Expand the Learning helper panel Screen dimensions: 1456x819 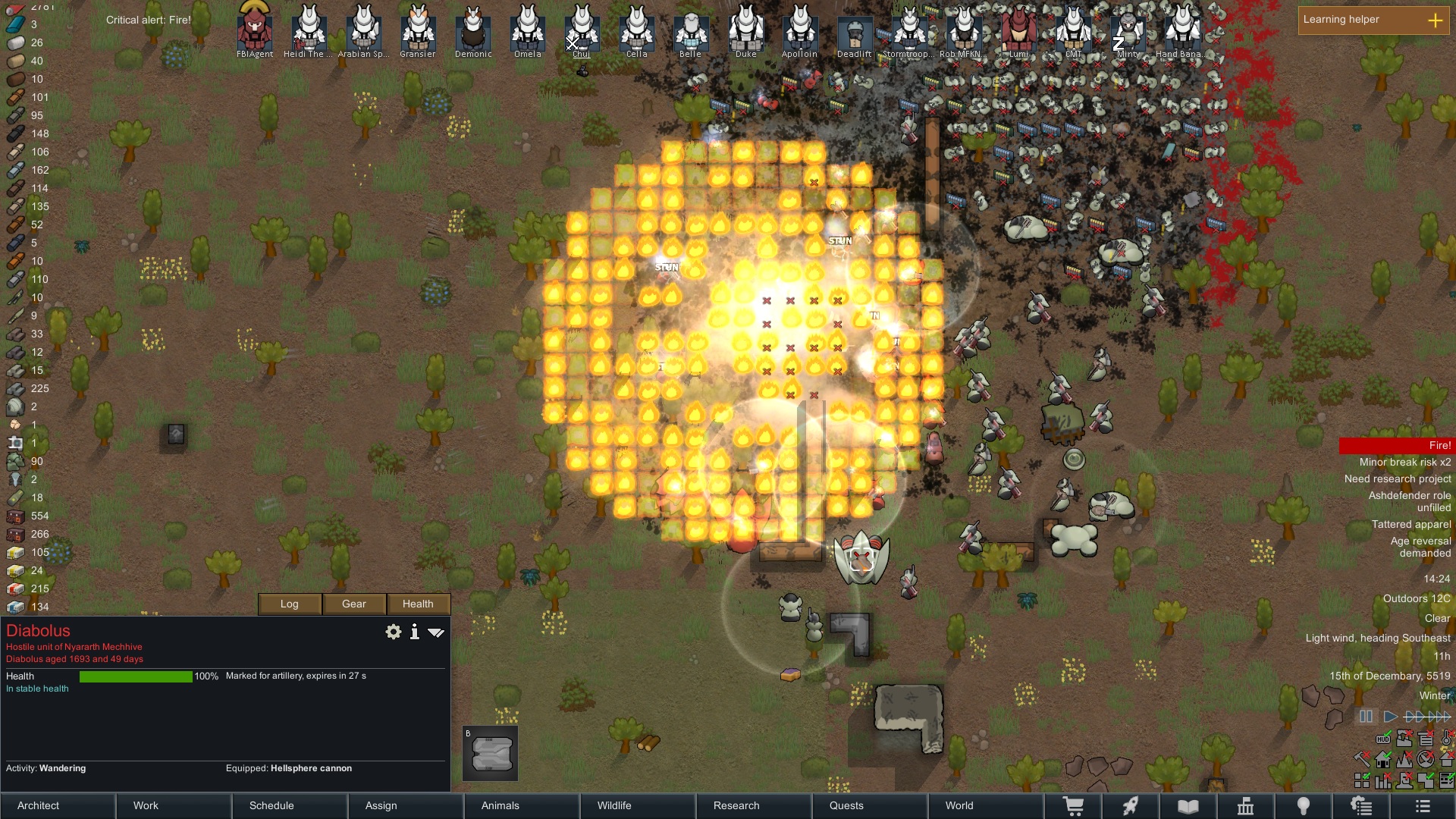(x=1435, y=20)
